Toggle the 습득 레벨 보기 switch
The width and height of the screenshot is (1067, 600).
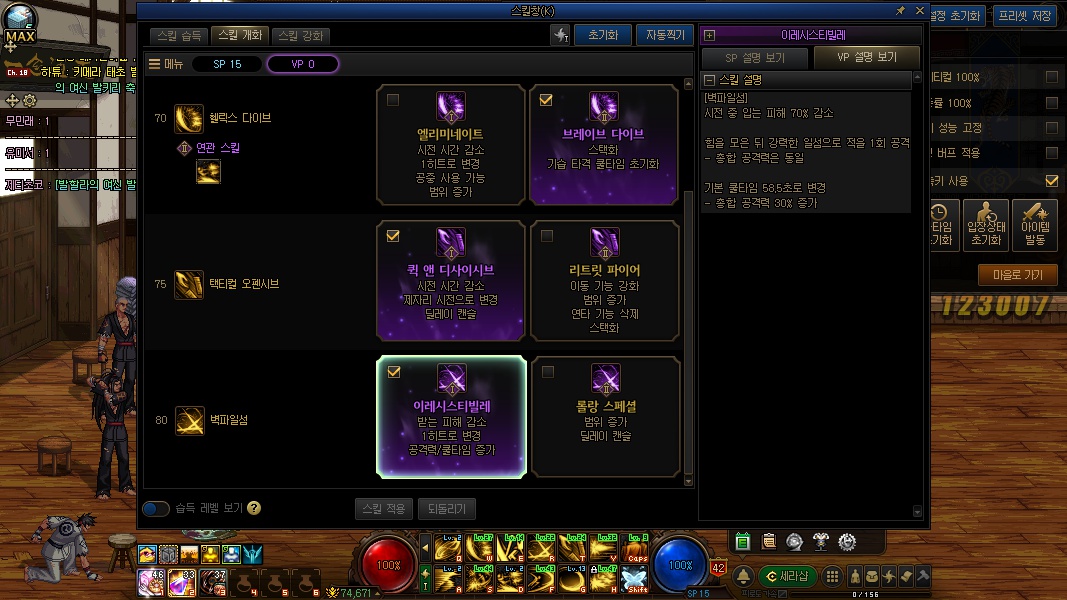156,509
